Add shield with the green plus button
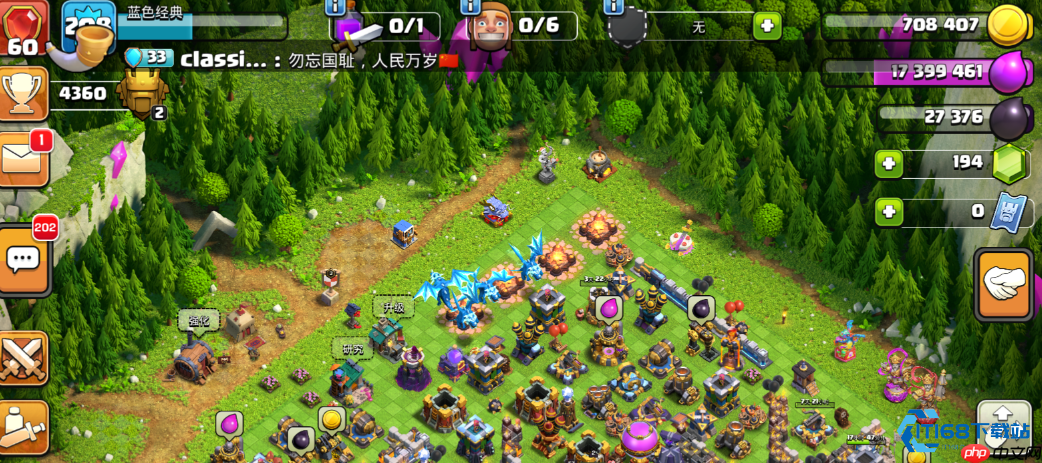 click(767, 27)
